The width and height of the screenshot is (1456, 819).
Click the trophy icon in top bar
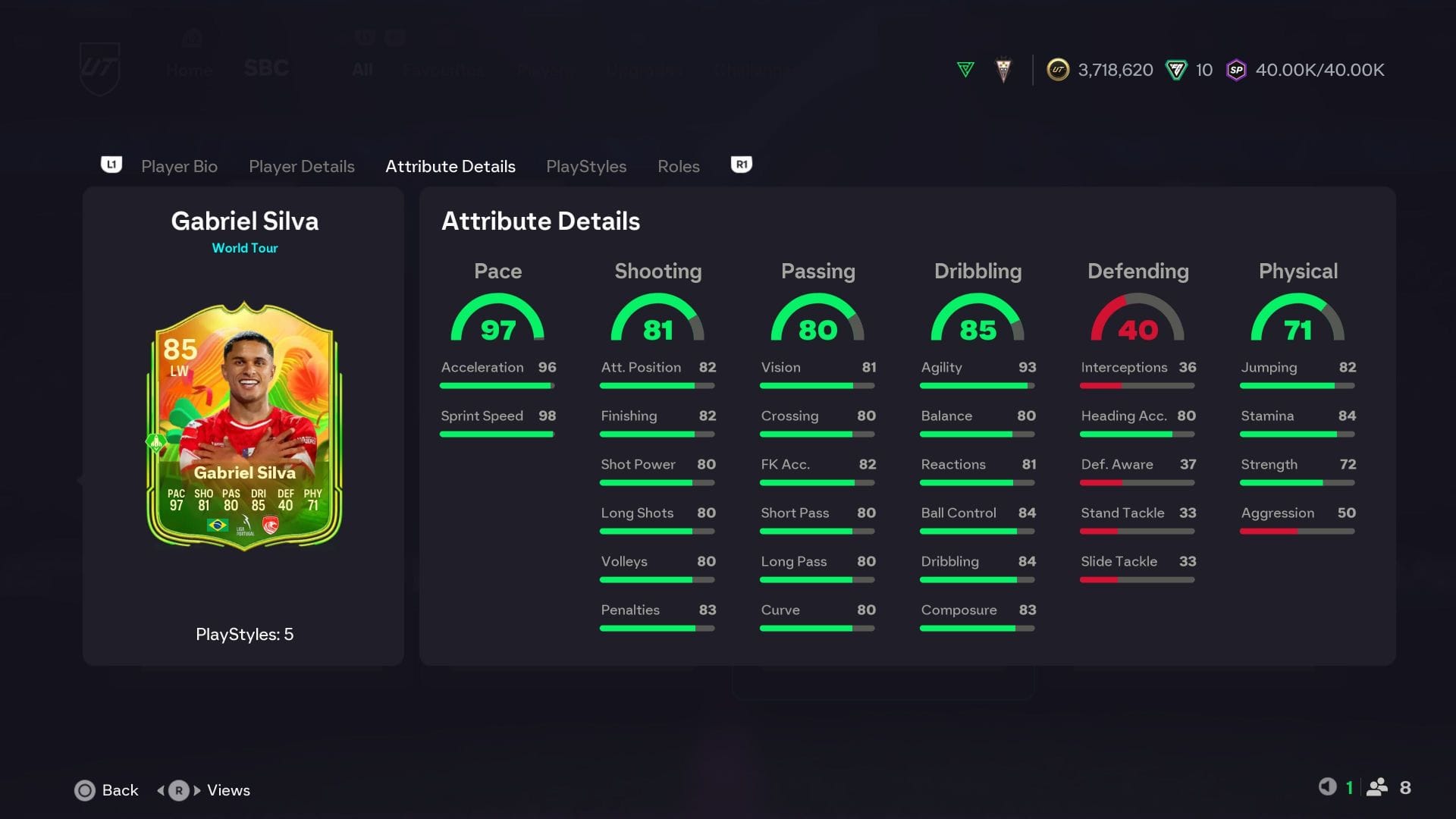pos(1003,70)
